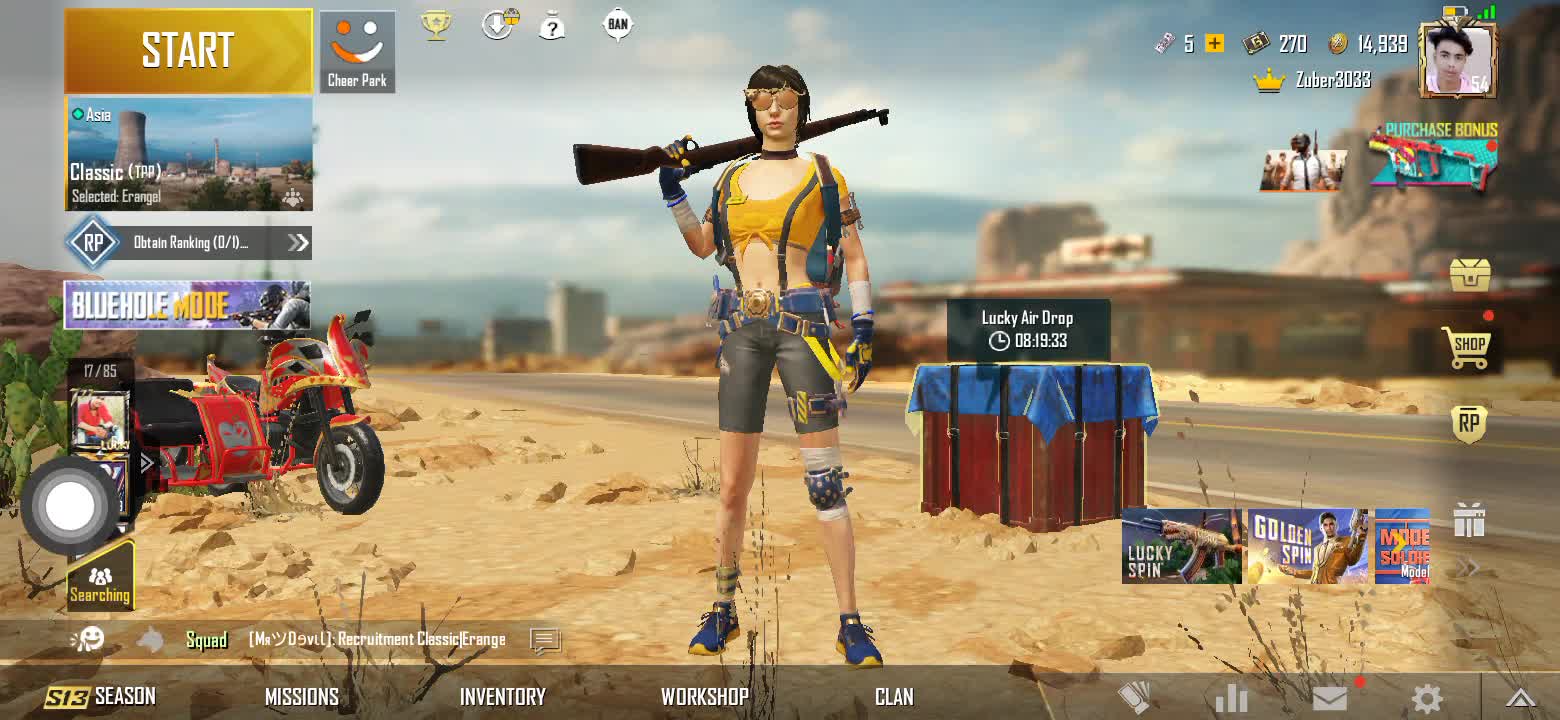Tap the yellow START button
This screenshot has width=1560, height=720.
[188, 51]
